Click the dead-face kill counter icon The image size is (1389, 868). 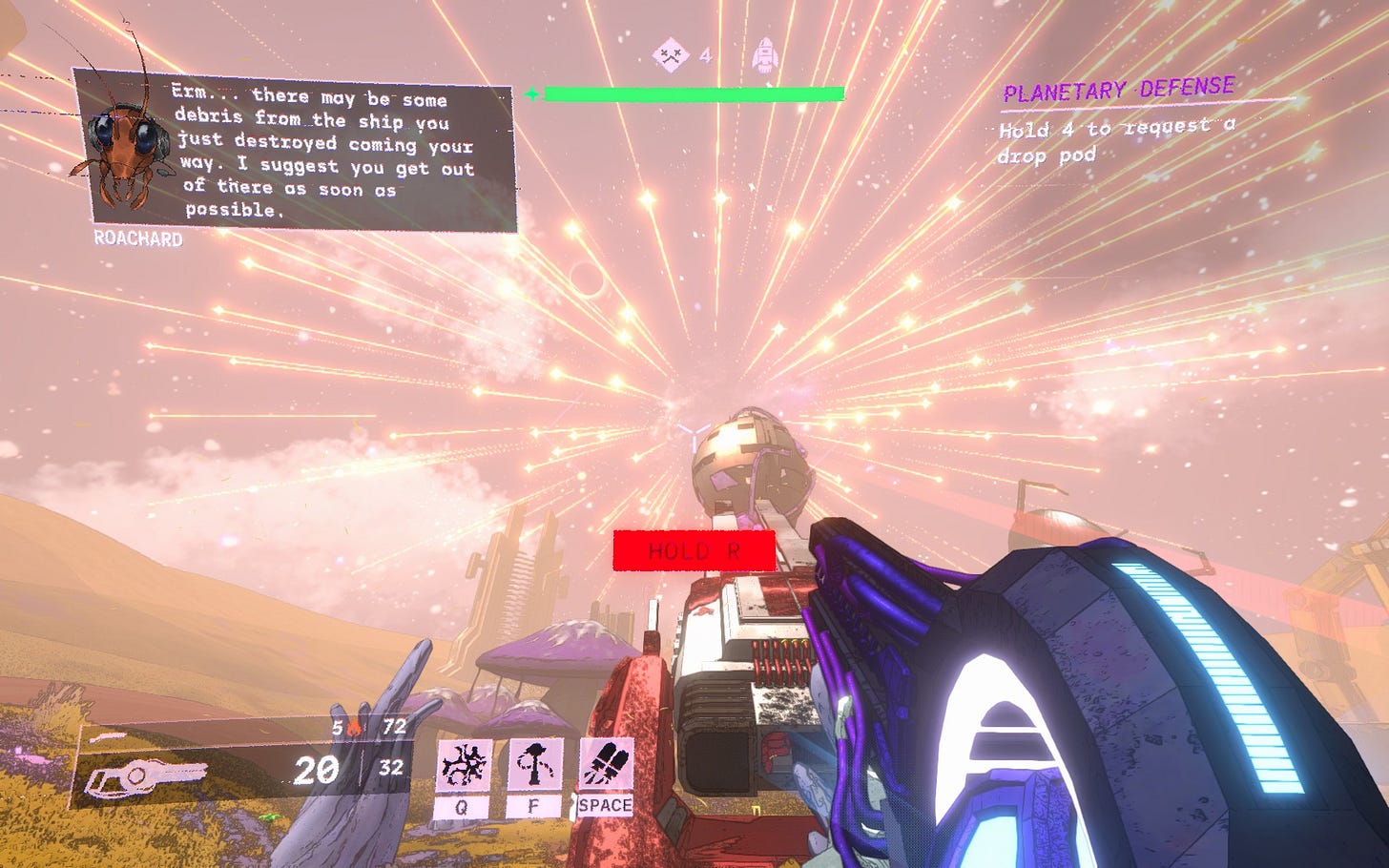tap(672, 55)
